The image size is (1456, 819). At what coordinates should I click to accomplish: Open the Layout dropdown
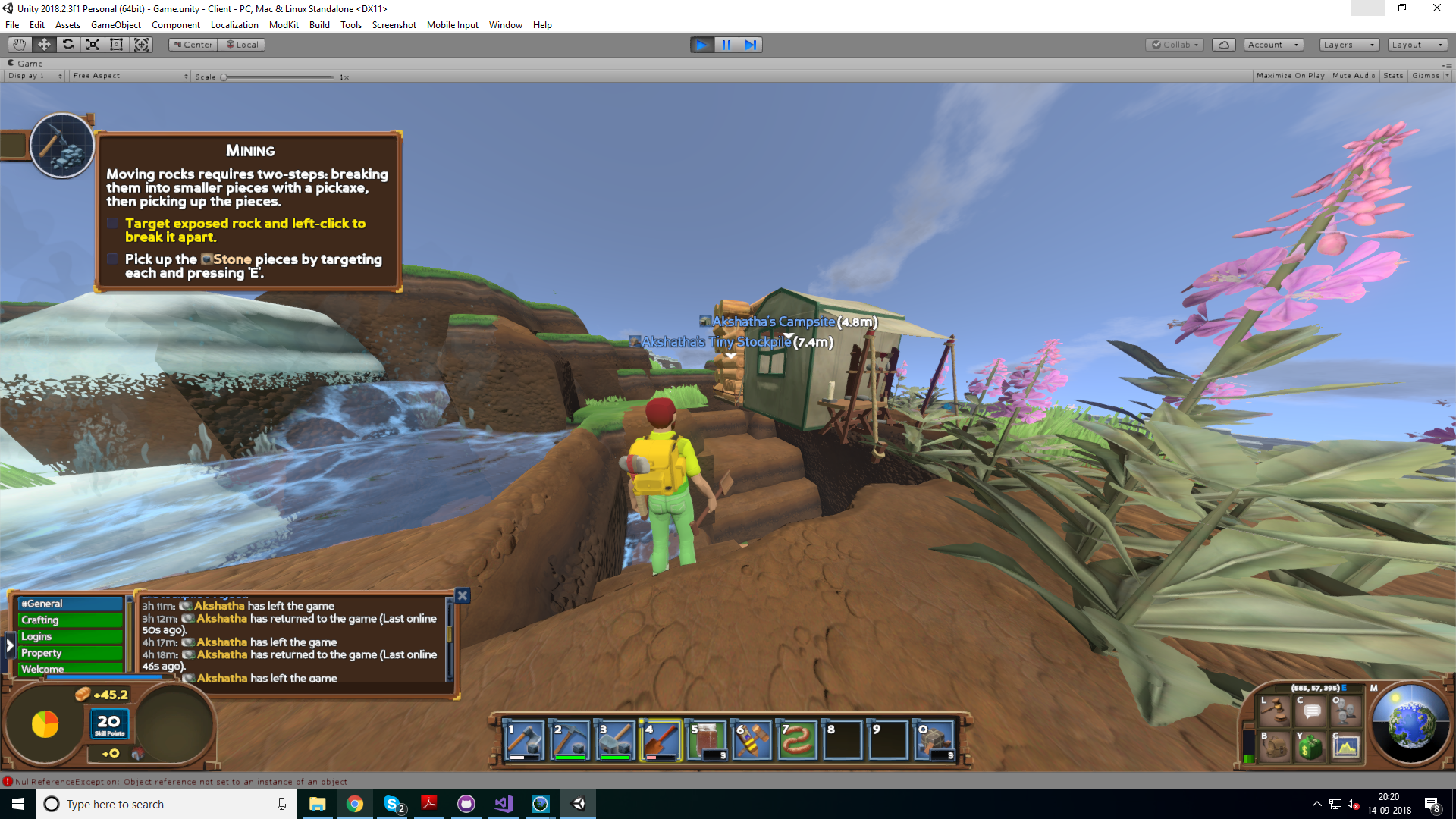coord(1417,45)
